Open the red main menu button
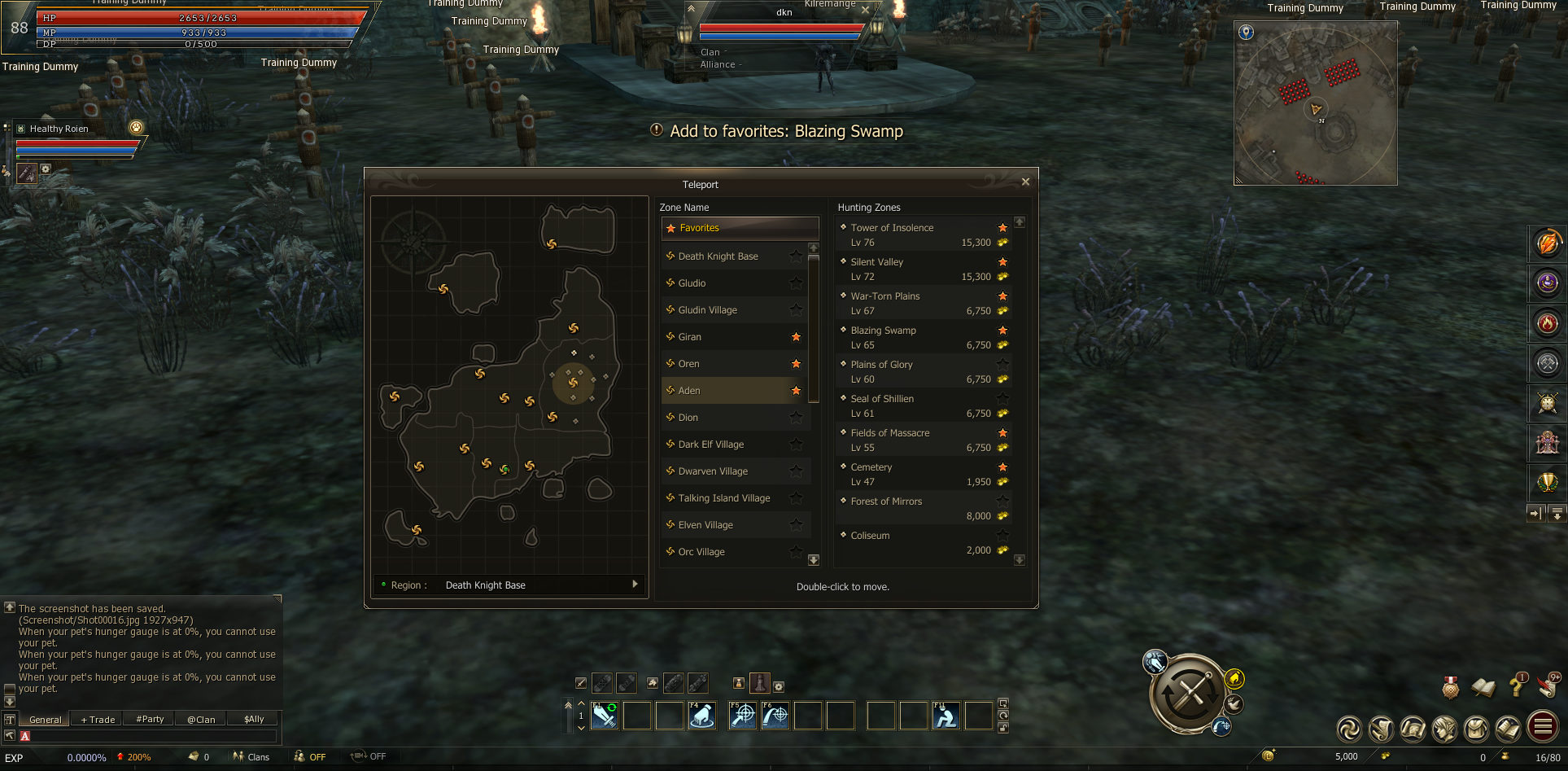1568x771 pixels. click(1543, 727)
